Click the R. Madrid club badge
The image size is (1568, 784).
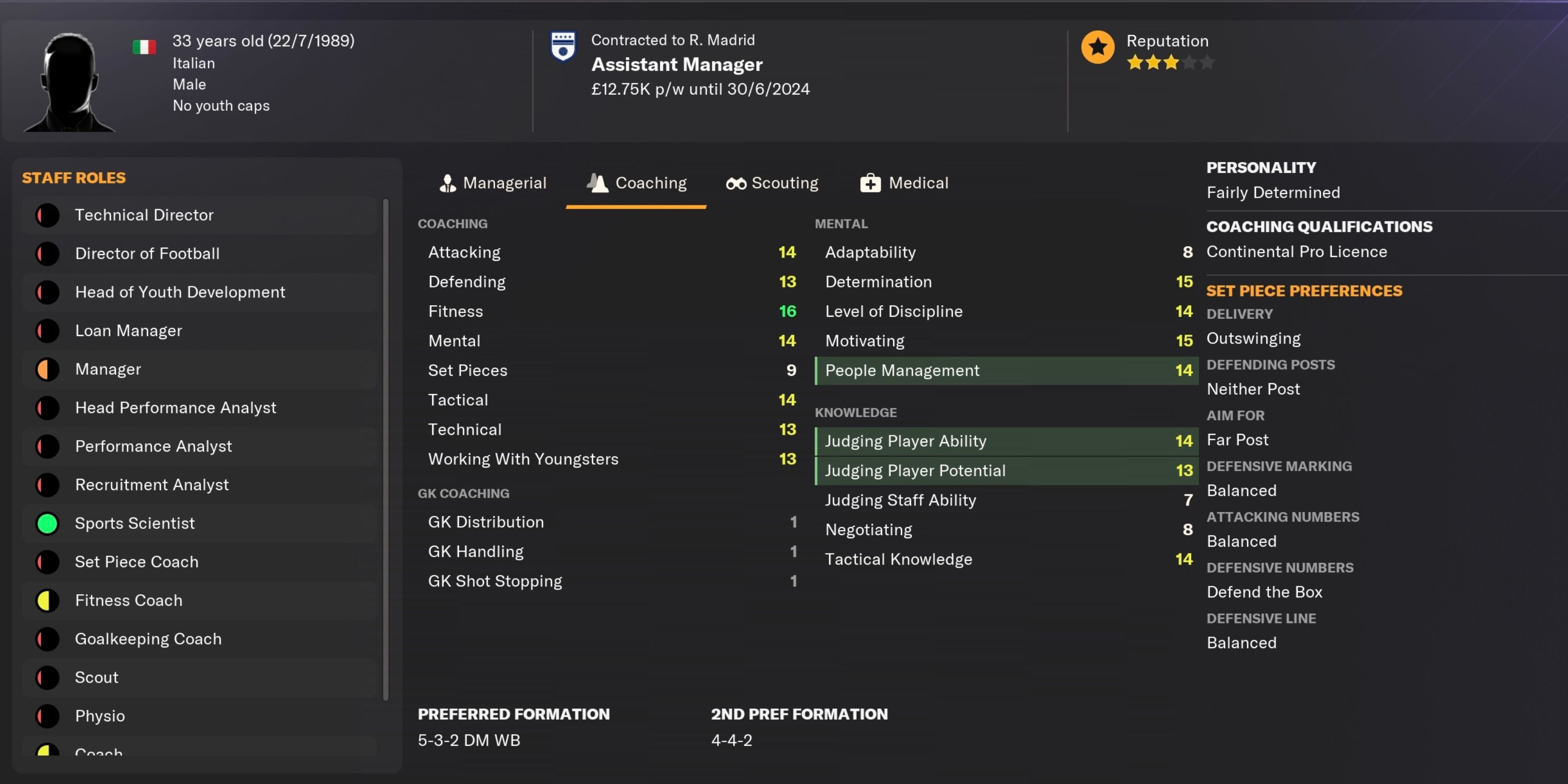pyautogui.click(x=563, y=47)
